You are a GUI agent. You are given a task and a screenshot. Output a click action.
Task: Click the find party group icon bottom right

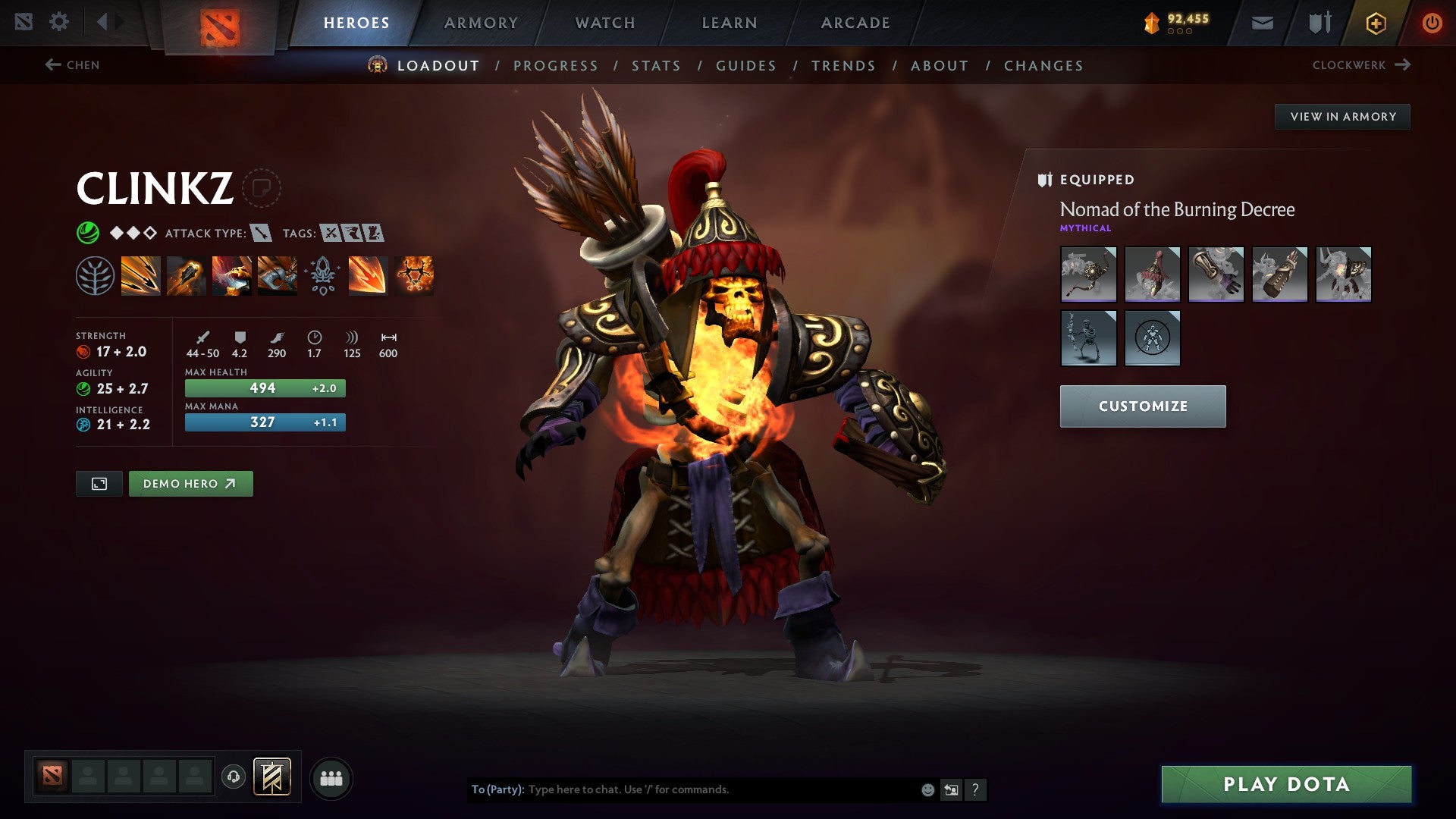point(331,777)
